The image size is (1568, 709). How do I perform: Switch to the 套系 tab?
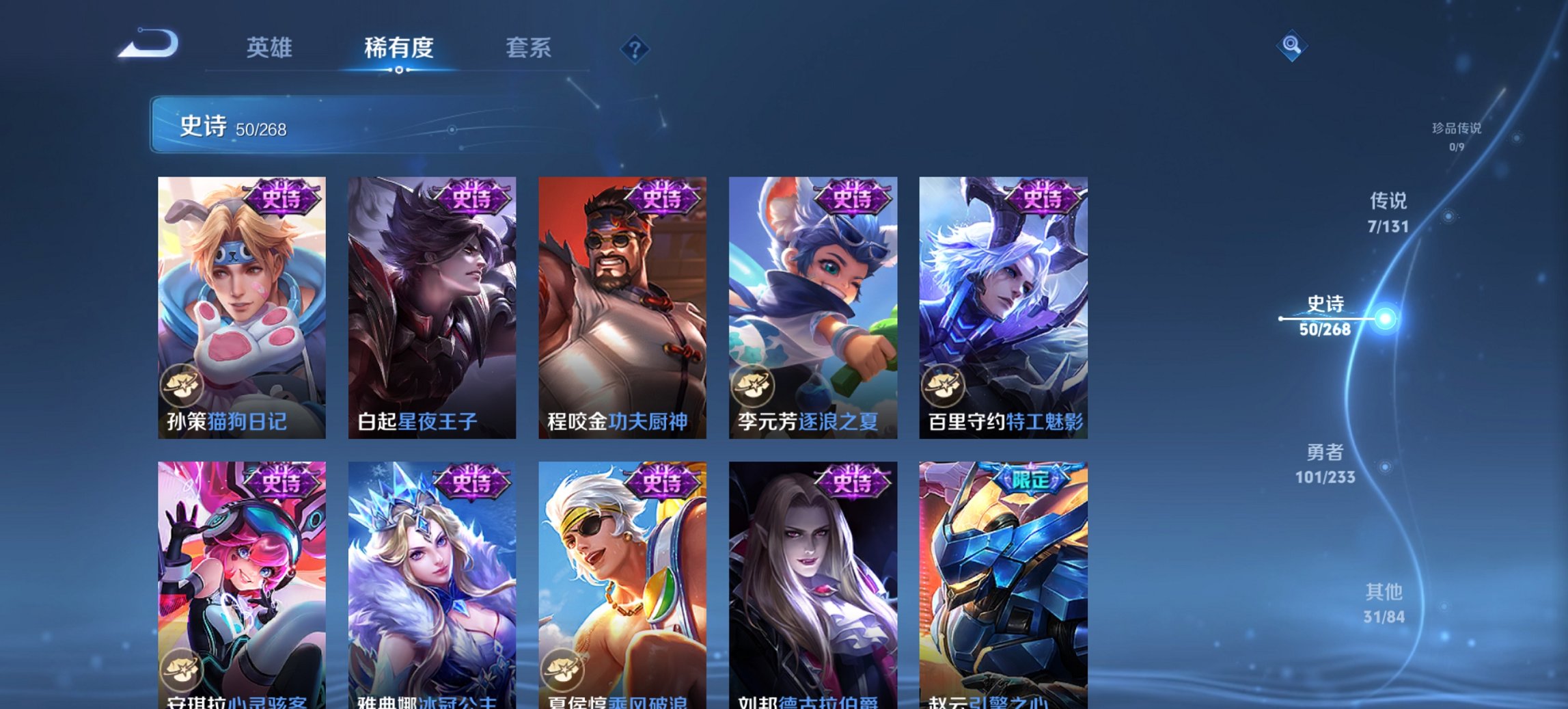529,48
